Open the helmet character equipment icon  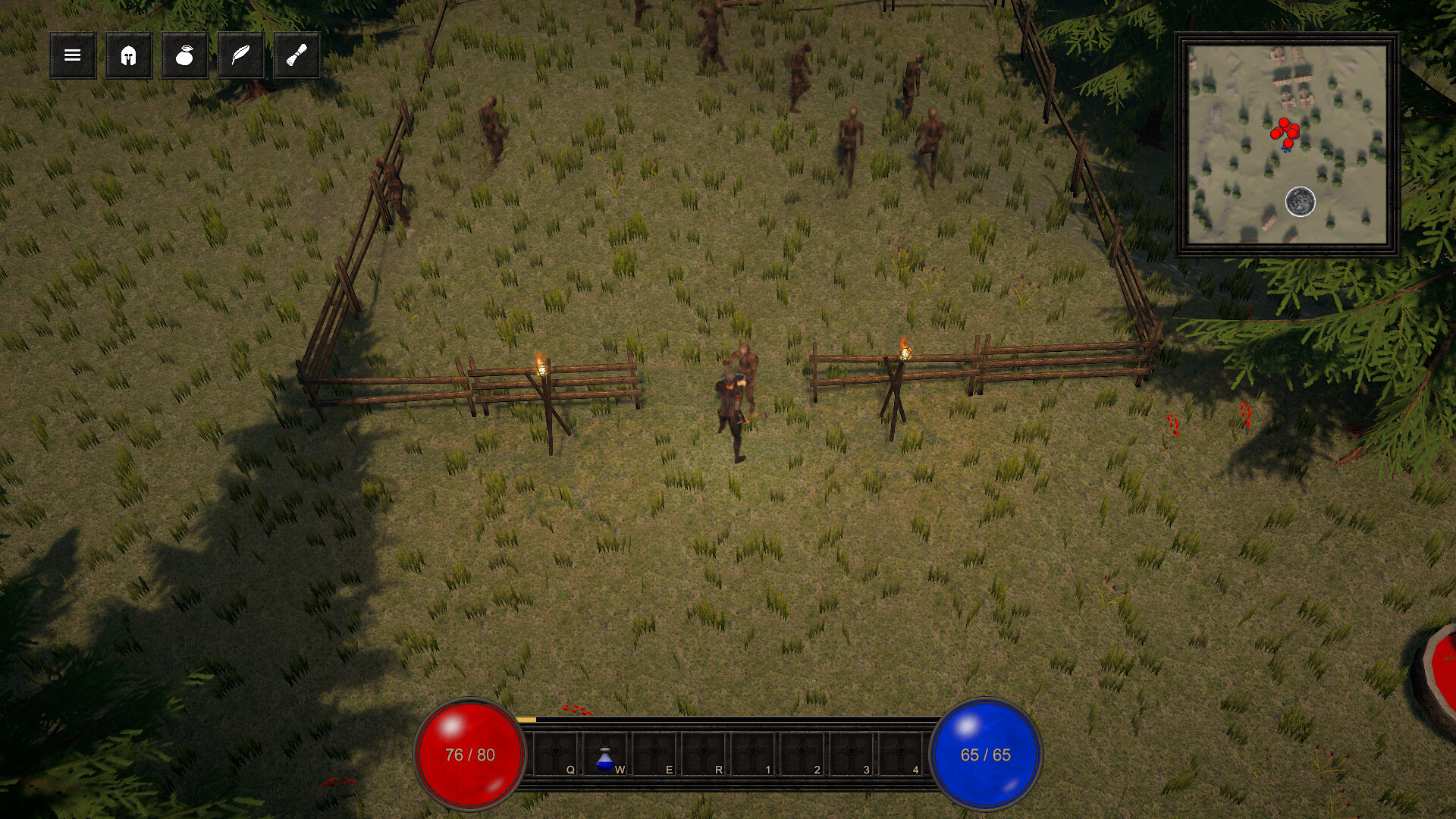[129, 55]
